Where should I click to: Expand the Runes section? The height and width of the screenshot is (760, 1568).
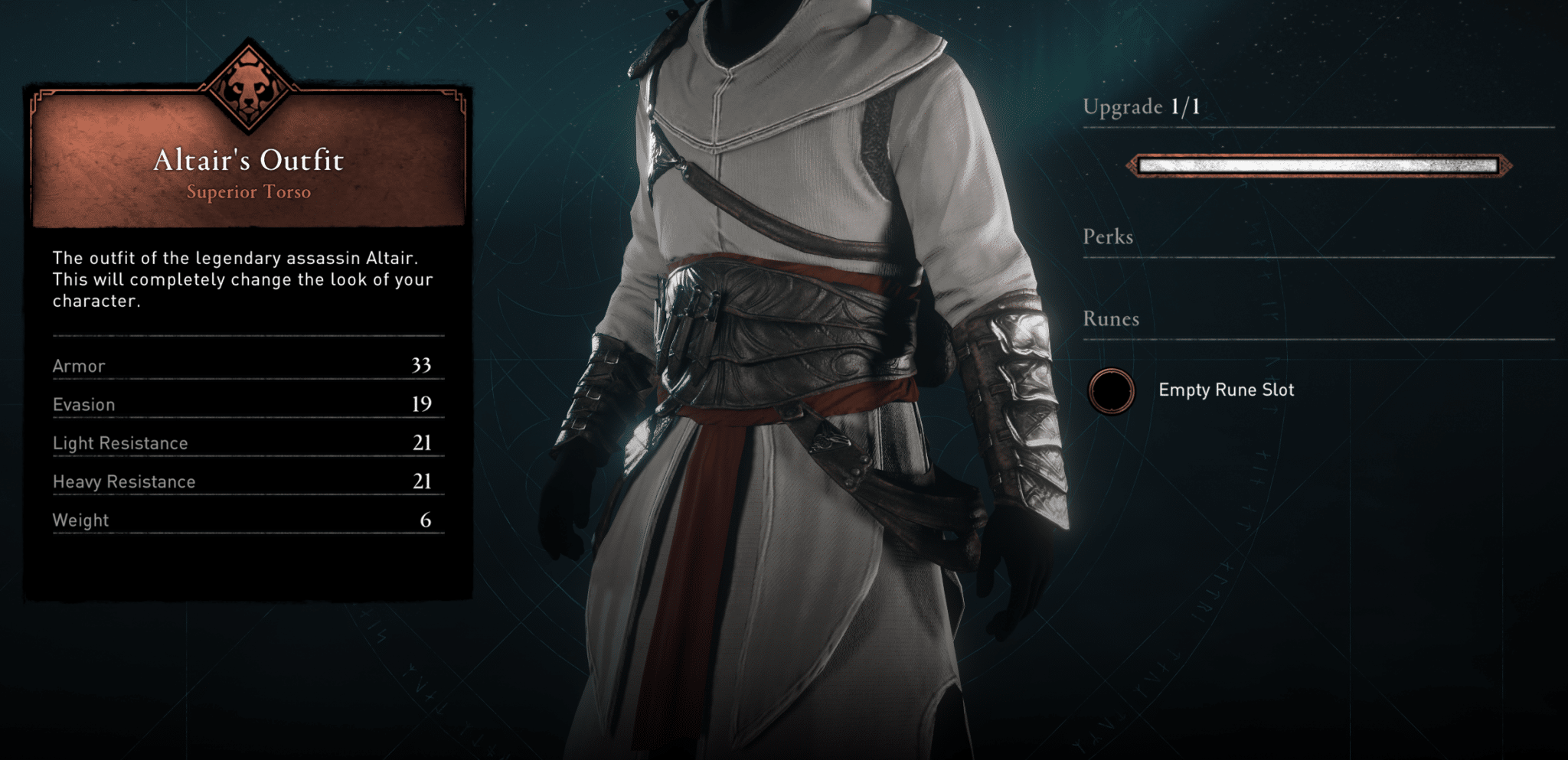pyautogui.click(x=1112, y=318)
